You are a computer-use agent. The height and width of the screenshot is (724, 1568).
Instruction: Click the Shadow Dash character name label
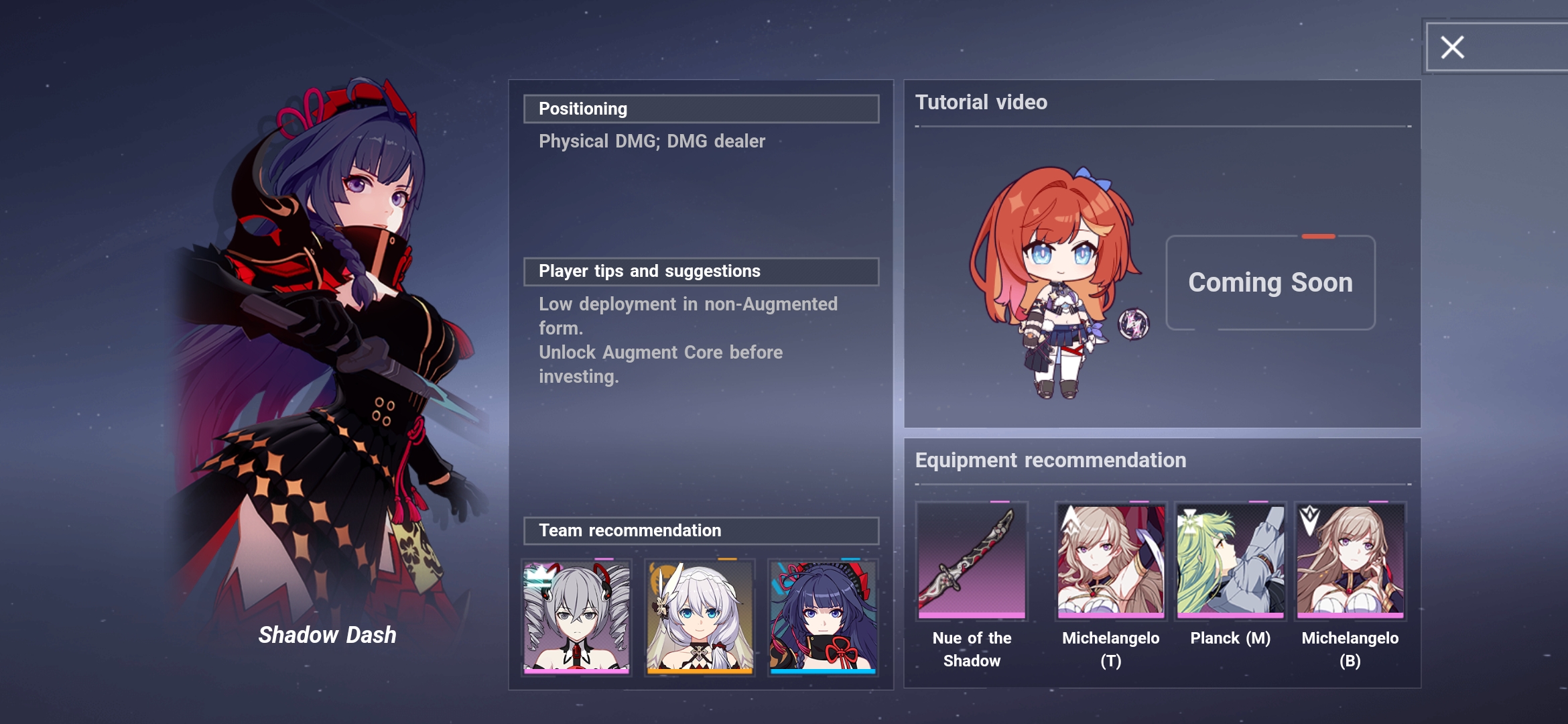click(x=328, y=634)
